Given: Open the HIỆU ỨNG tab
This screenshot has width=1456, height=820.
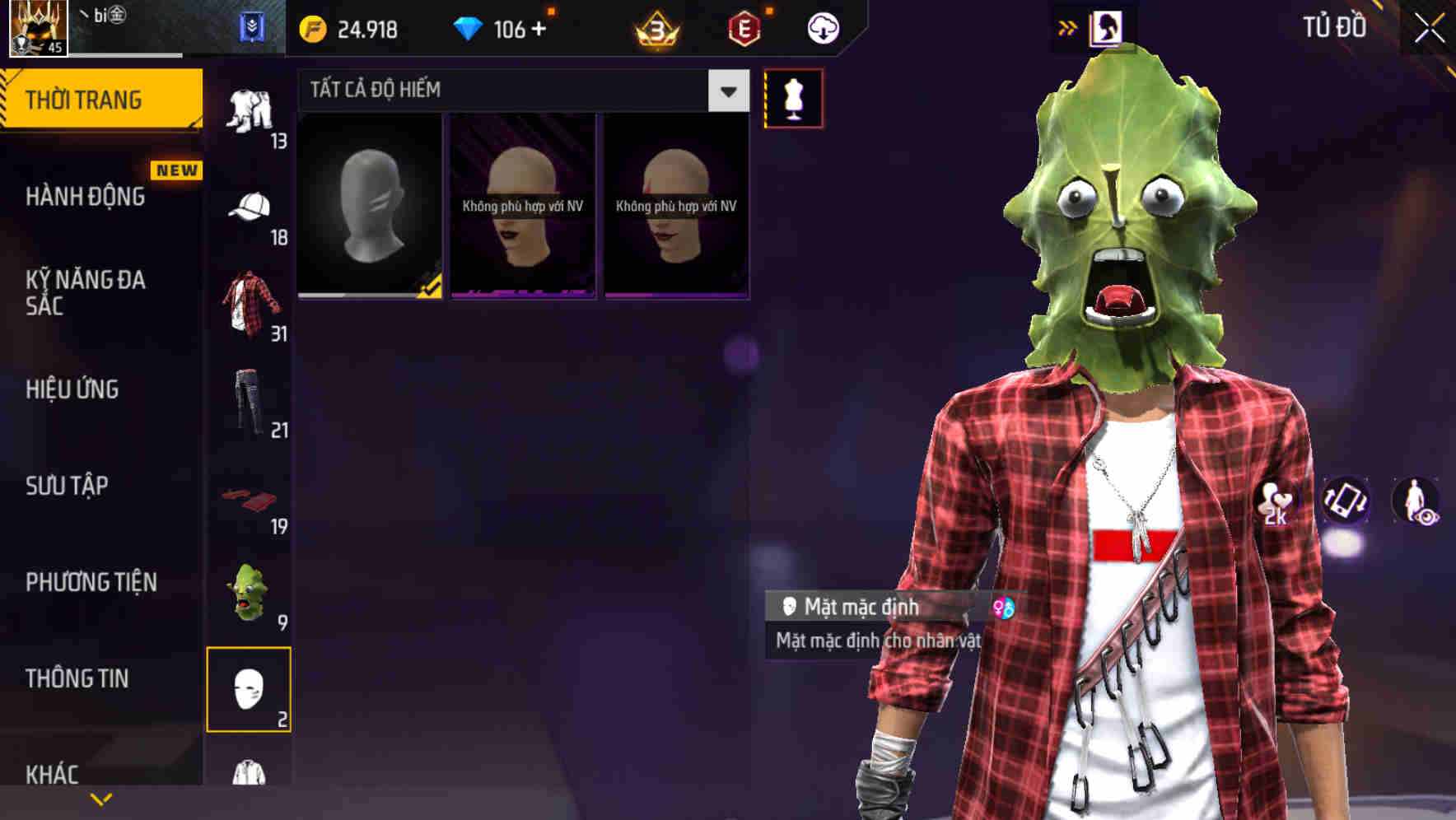Looking at the screenshot, I should (x=71, y=389).
